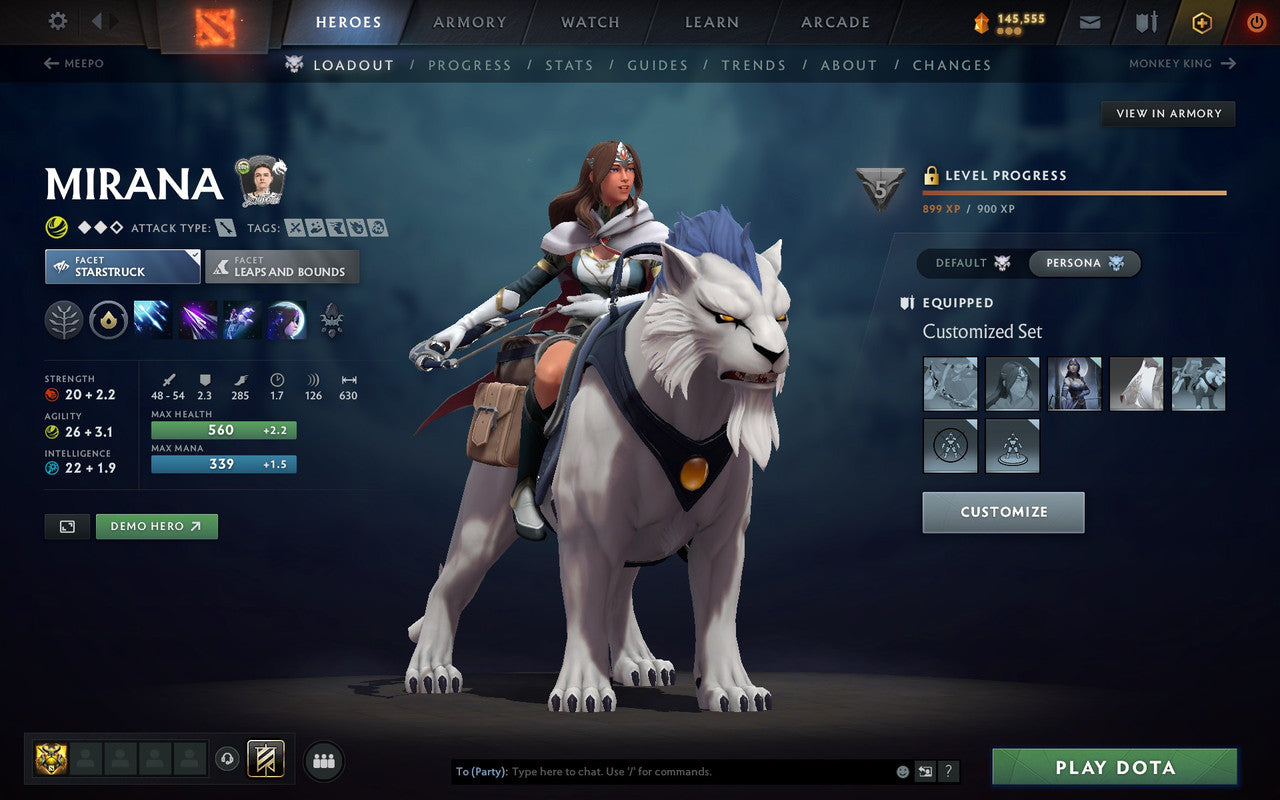
Task: Switch to the Armory tab
Action: tap(470, 22)
